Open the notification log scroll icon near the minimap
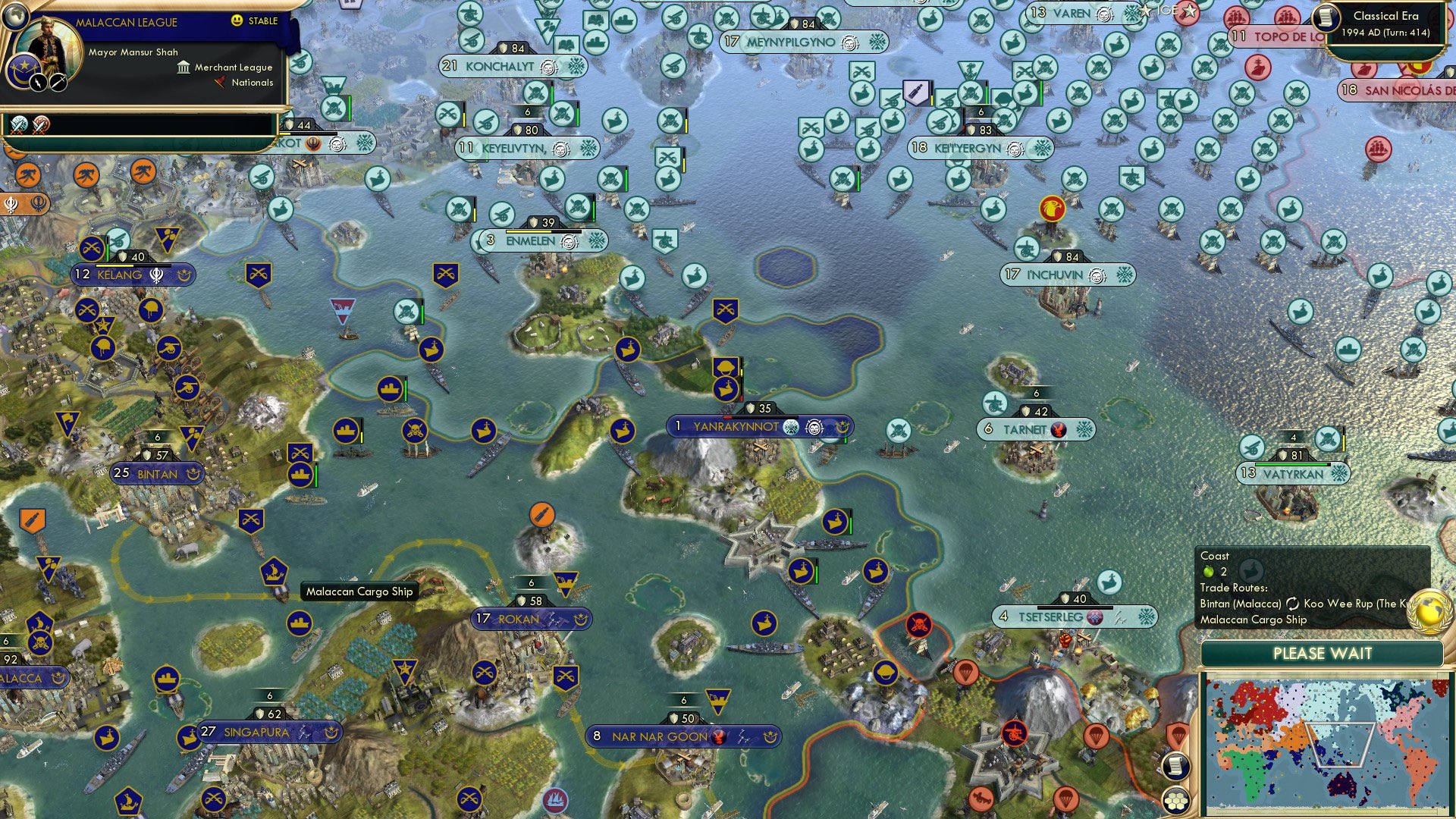Image resolution: width=1456 pixels, height=819 pixels. 1175,764
